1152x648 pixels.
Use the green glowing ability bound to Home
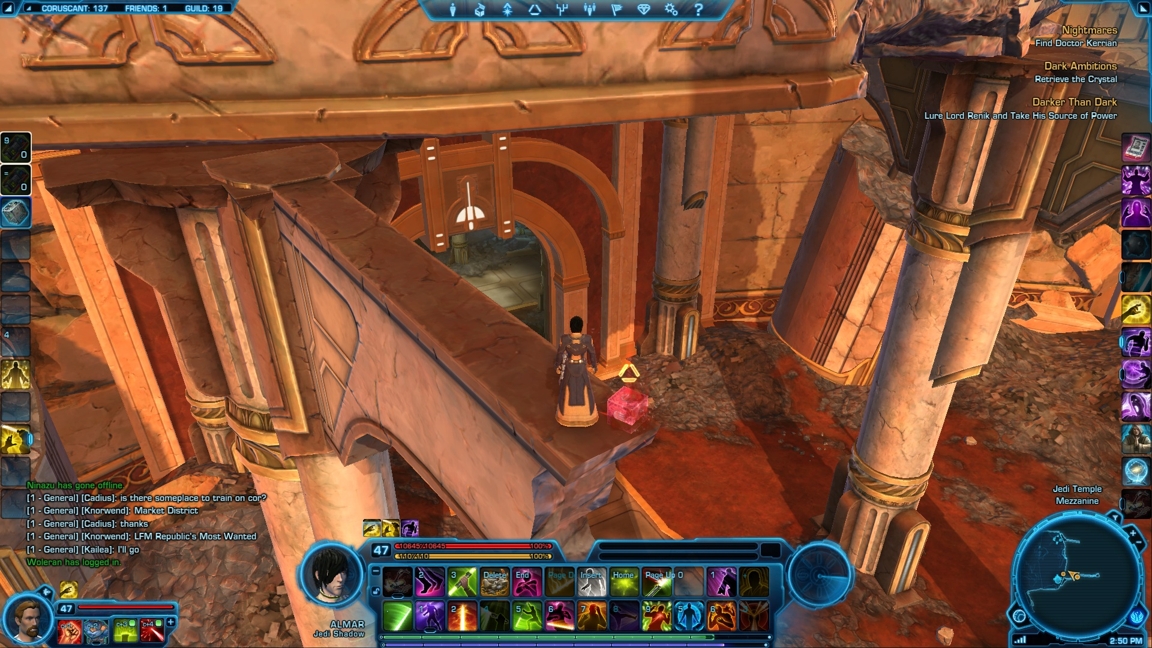[x=624, y=582]
